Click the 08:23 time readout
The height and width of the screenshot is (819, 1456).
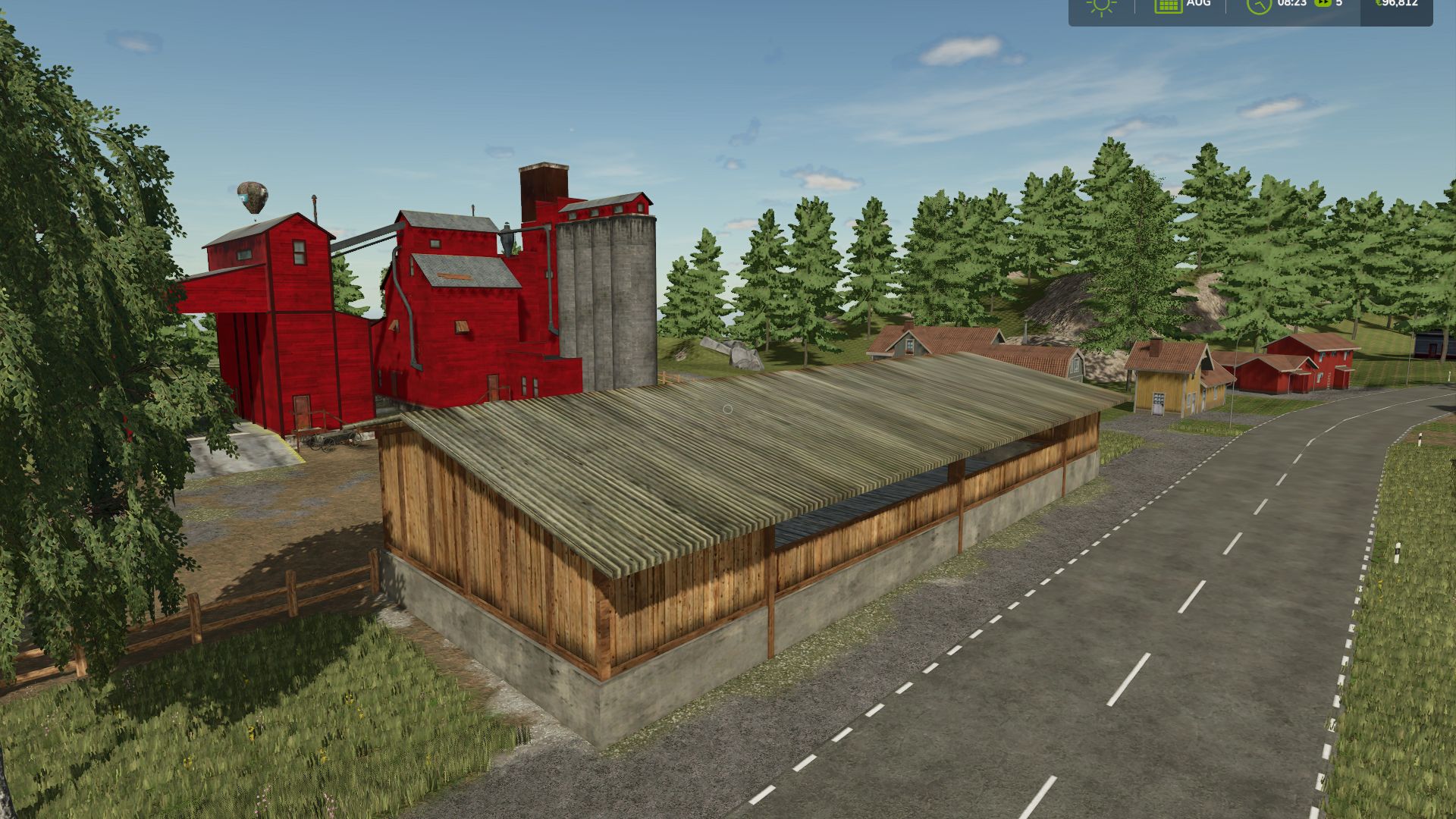1292,5
